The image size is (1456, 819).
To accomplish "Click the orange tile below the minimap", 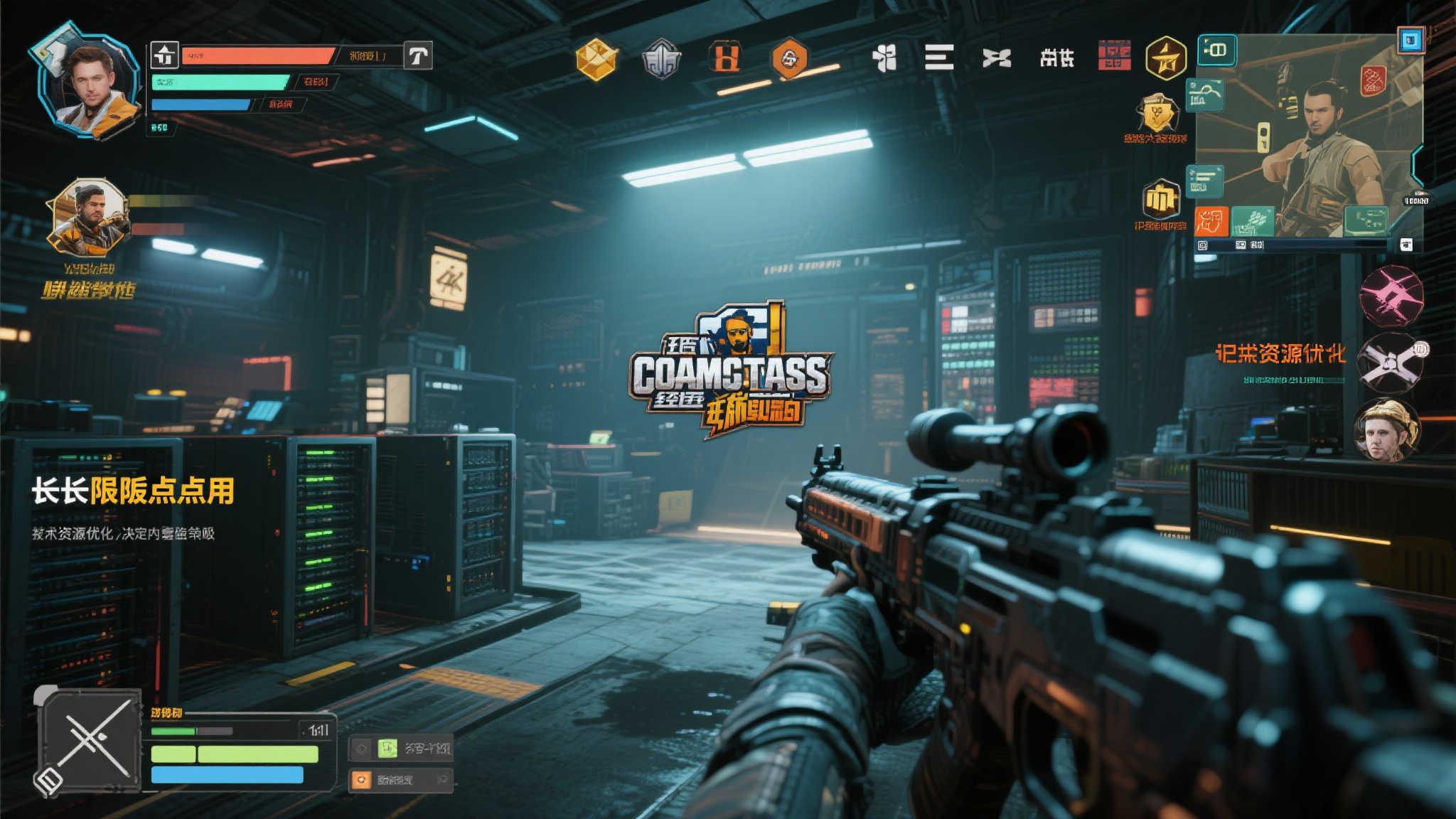I will (x=1211, y=222).
